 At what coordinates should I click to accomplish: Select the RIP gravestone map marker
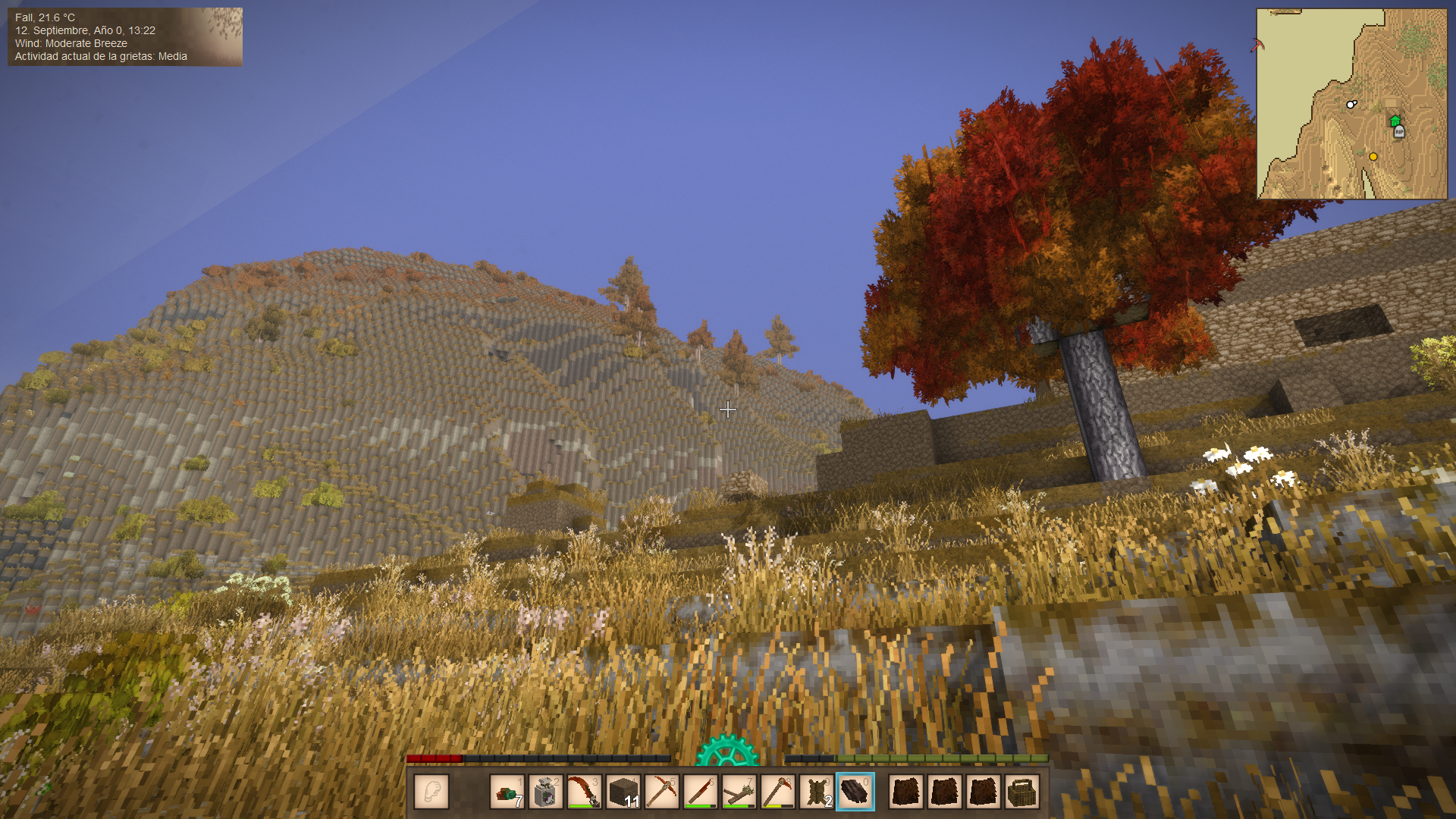pos(1399,132)
